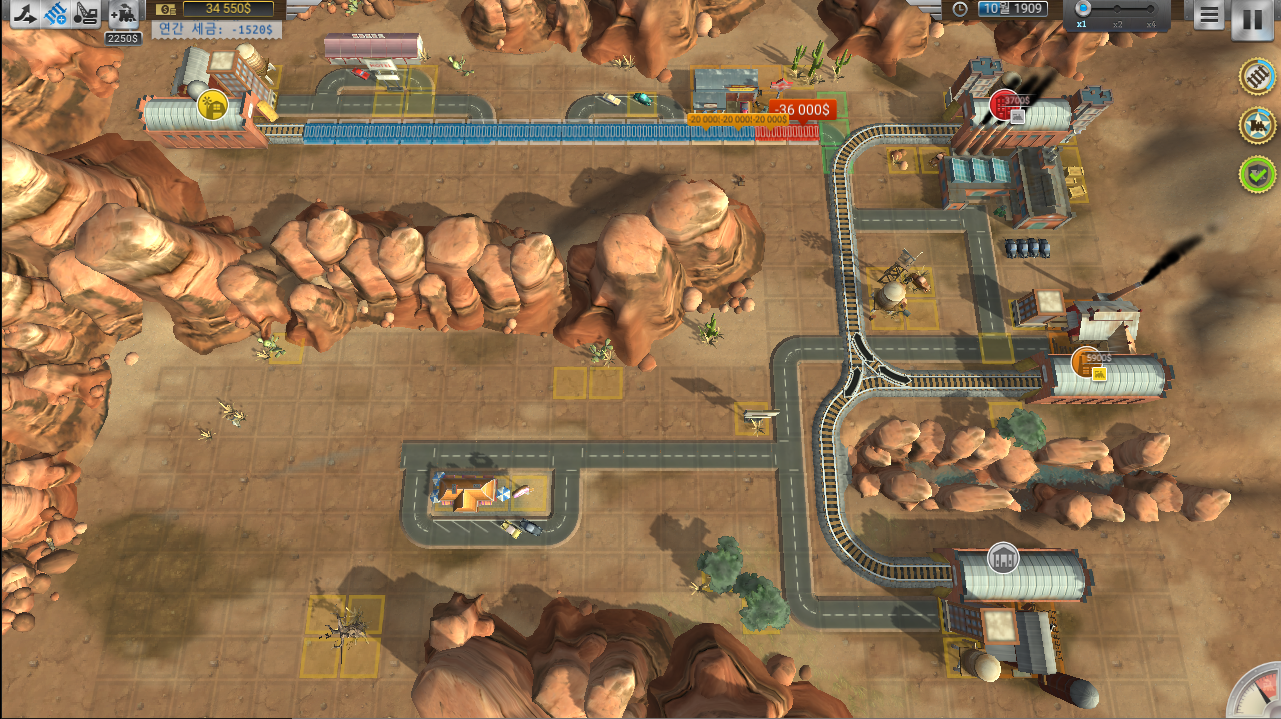Image resolution: width=1281 pixels, height=719 pixels.
Task: Set game speed to x2
Action: pos(1118,10)
